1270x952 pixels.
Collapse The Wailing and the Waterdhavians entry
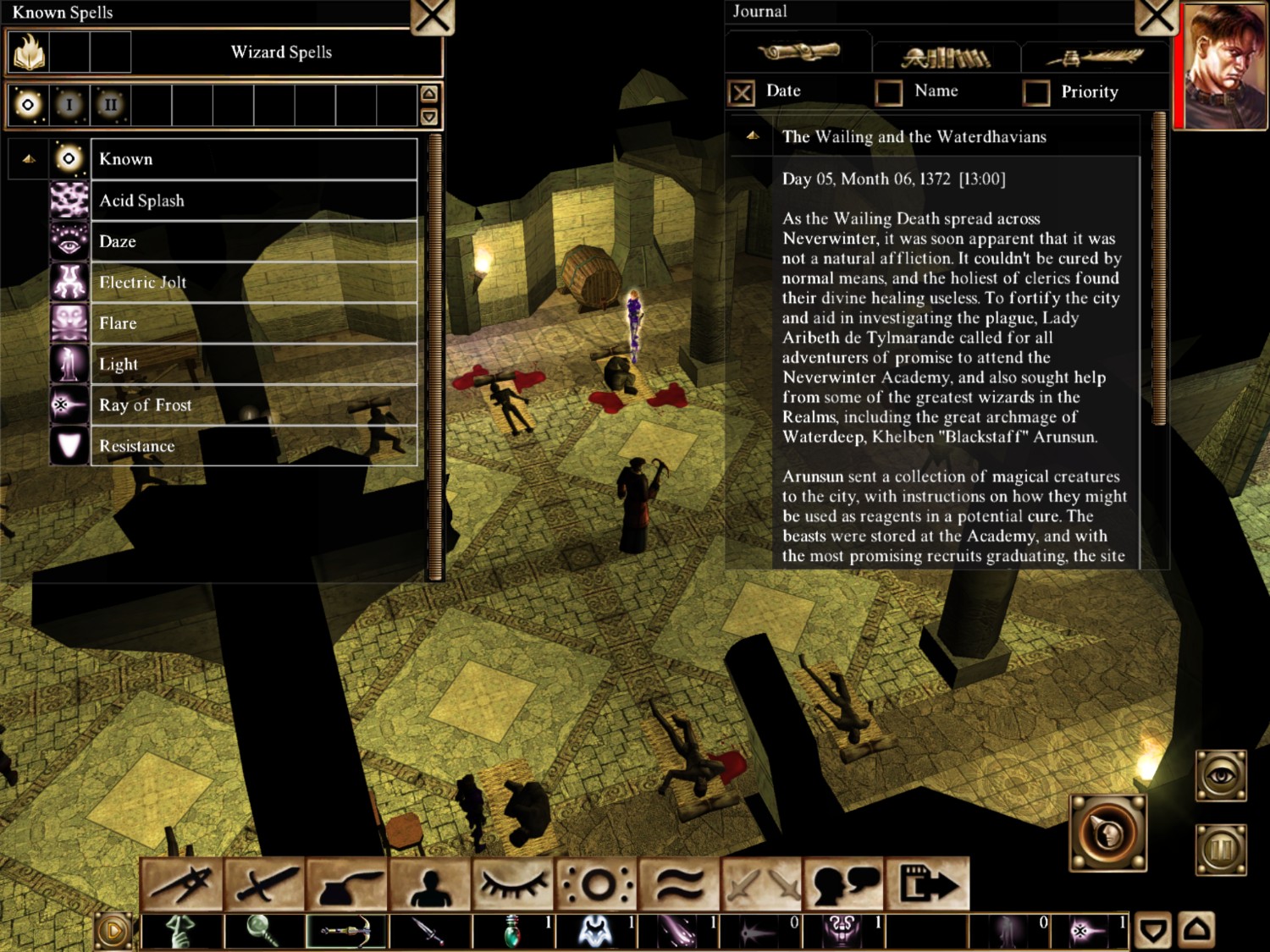[x=752, y=136]
